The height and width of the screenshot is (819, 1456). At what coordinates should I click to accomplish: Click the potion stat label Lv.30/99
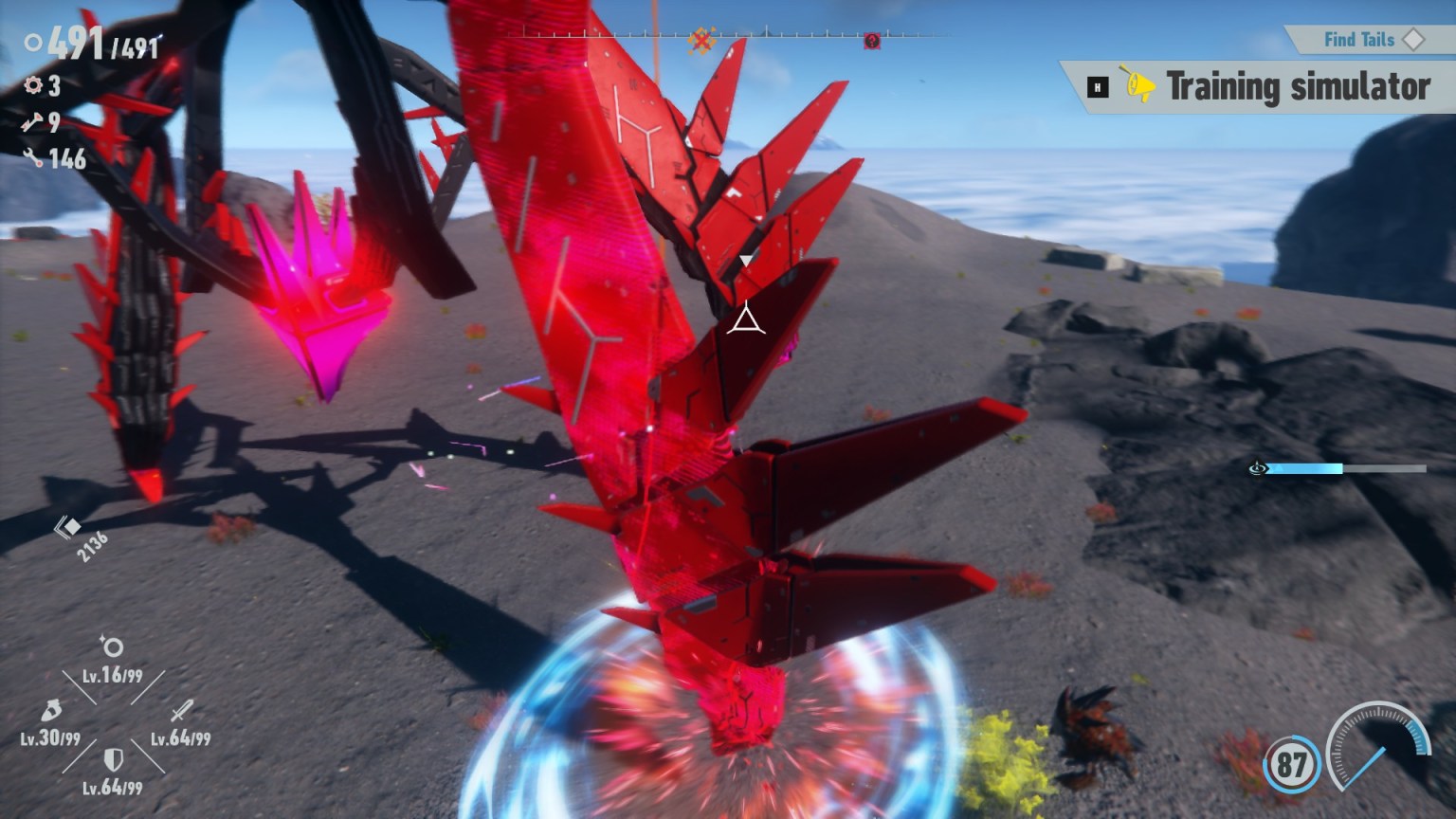(52, 738)
